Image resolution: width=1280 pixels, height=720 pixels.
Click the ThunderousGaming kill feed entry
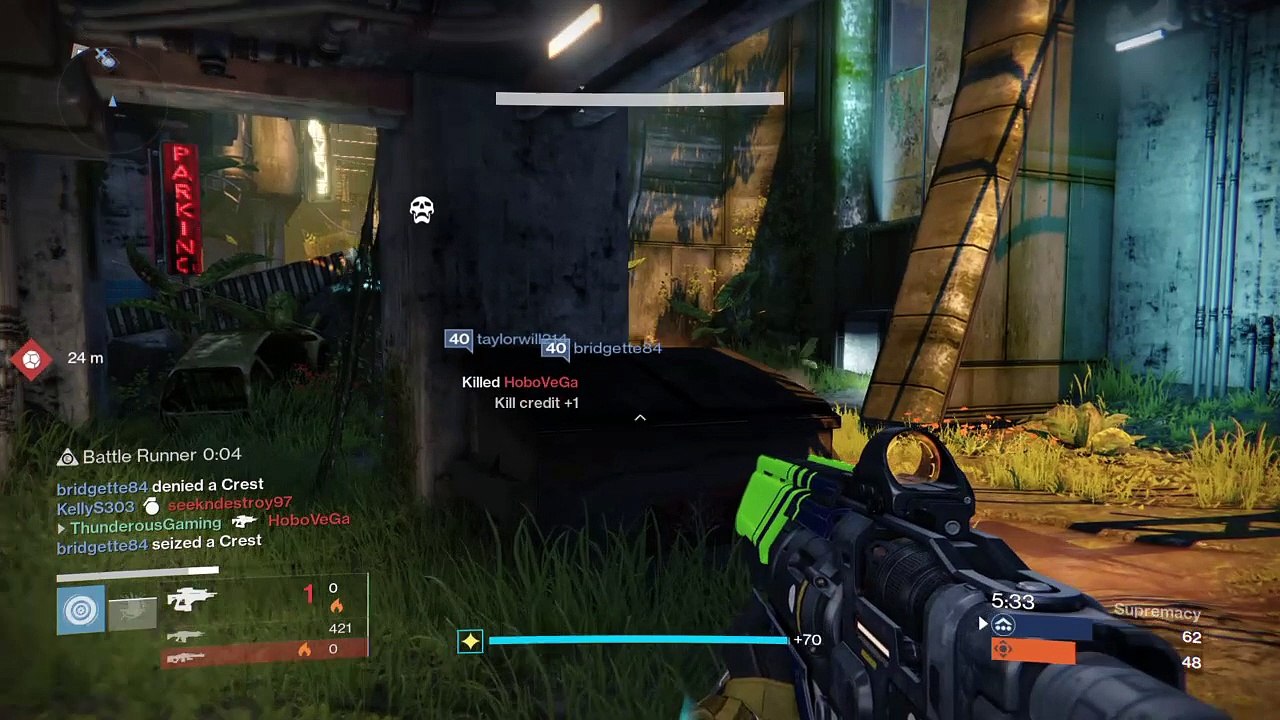[204, 522]
